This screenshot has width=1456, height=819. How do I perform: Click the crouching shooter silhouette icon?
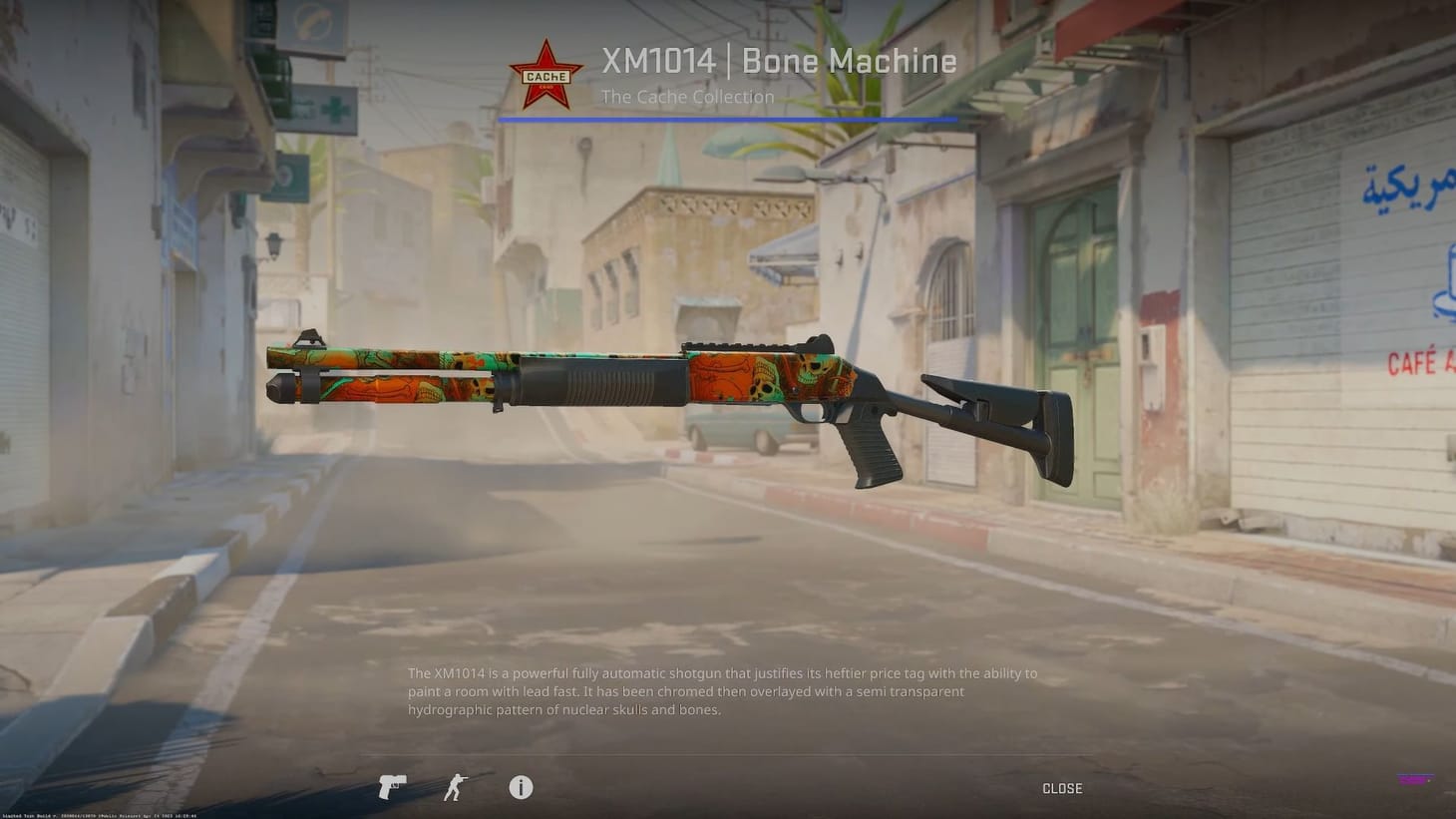pos(454,787)
